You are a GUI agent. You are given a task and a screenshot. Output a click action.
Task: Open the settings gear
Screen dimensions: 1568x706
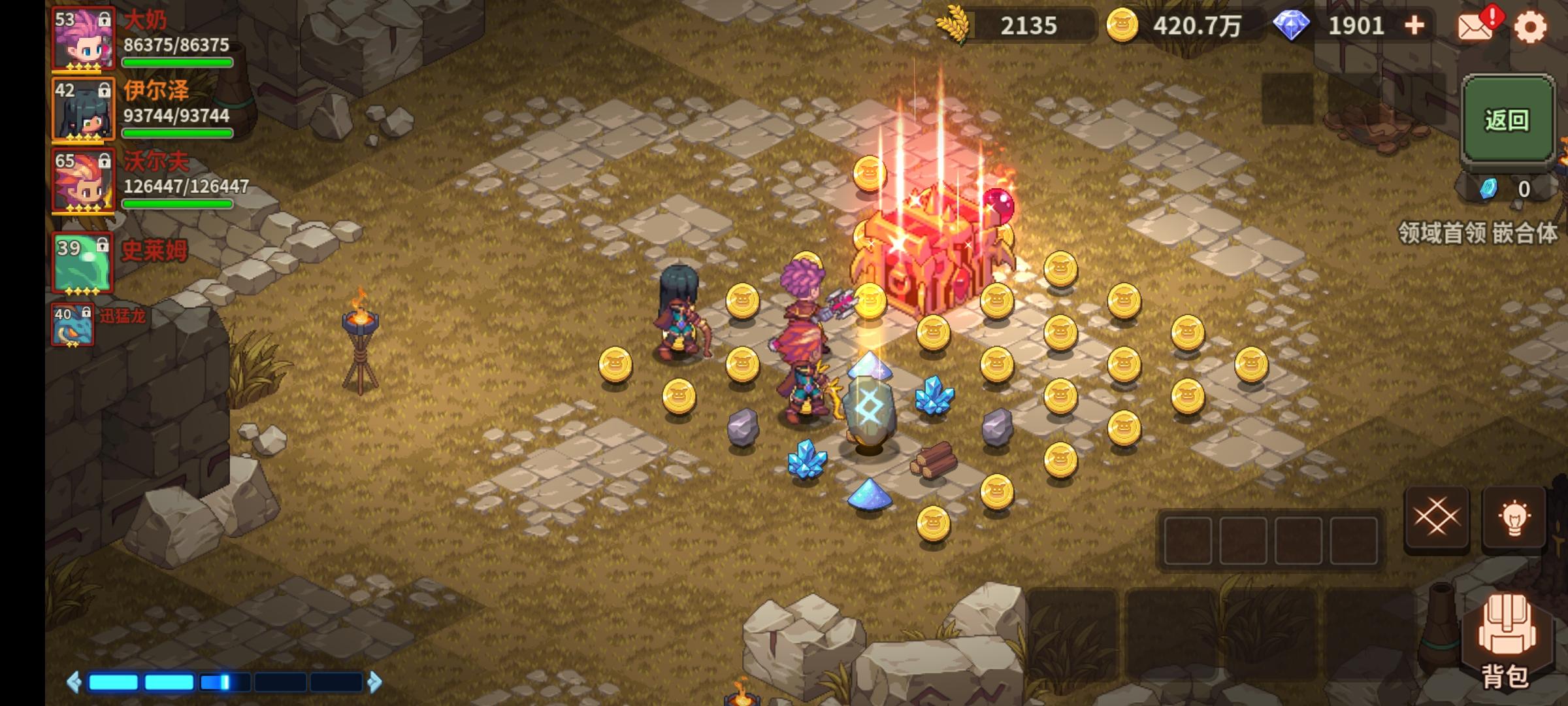click(x=1532, y=27)
